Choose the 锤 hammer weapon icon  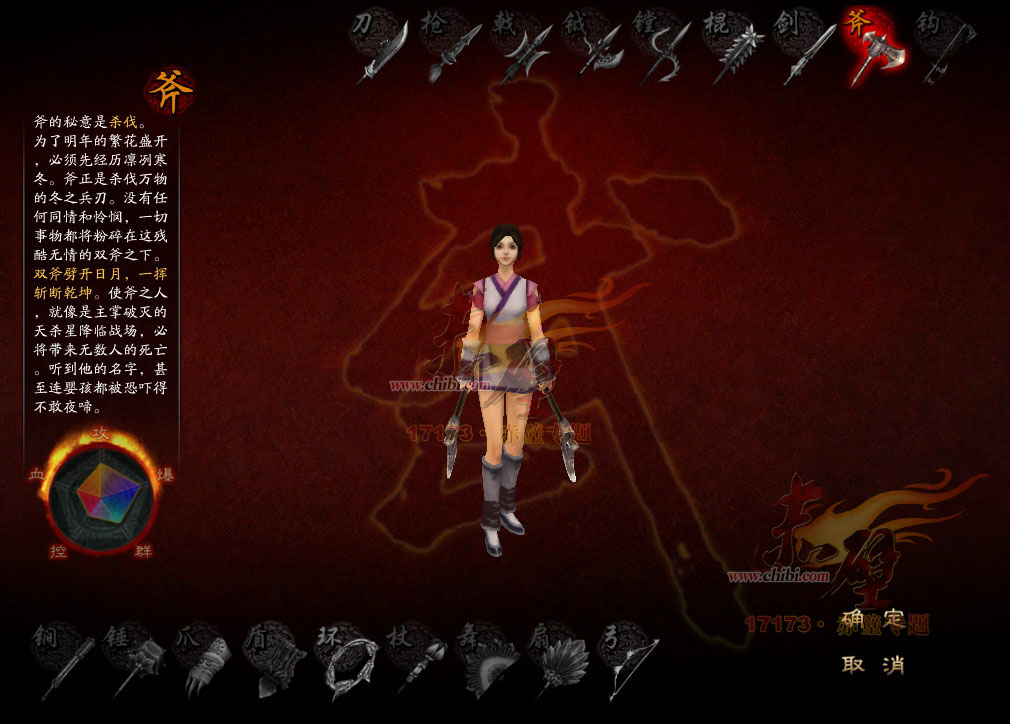(x=136, y=660)
